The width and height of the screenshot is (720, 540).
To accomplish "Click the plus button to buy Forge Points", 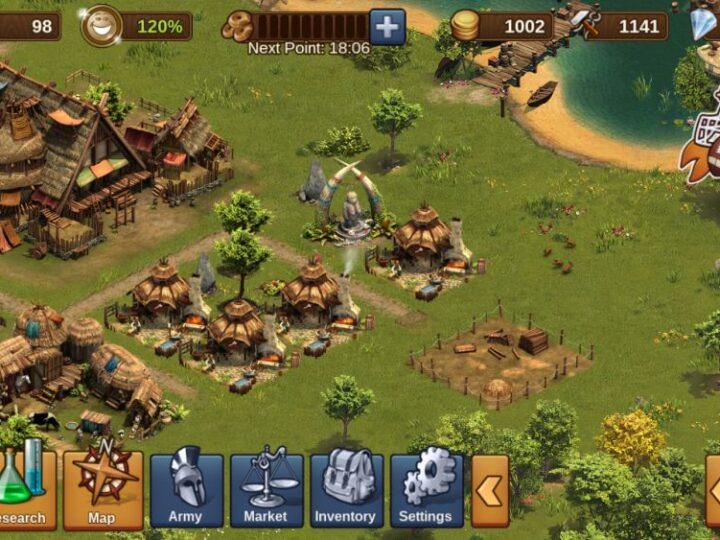I will [387, 26].
